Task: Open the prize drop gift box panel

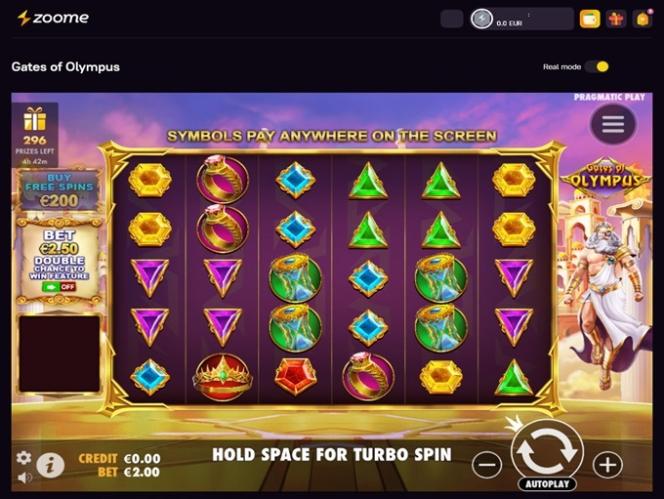Action: [x=35, y=126]
